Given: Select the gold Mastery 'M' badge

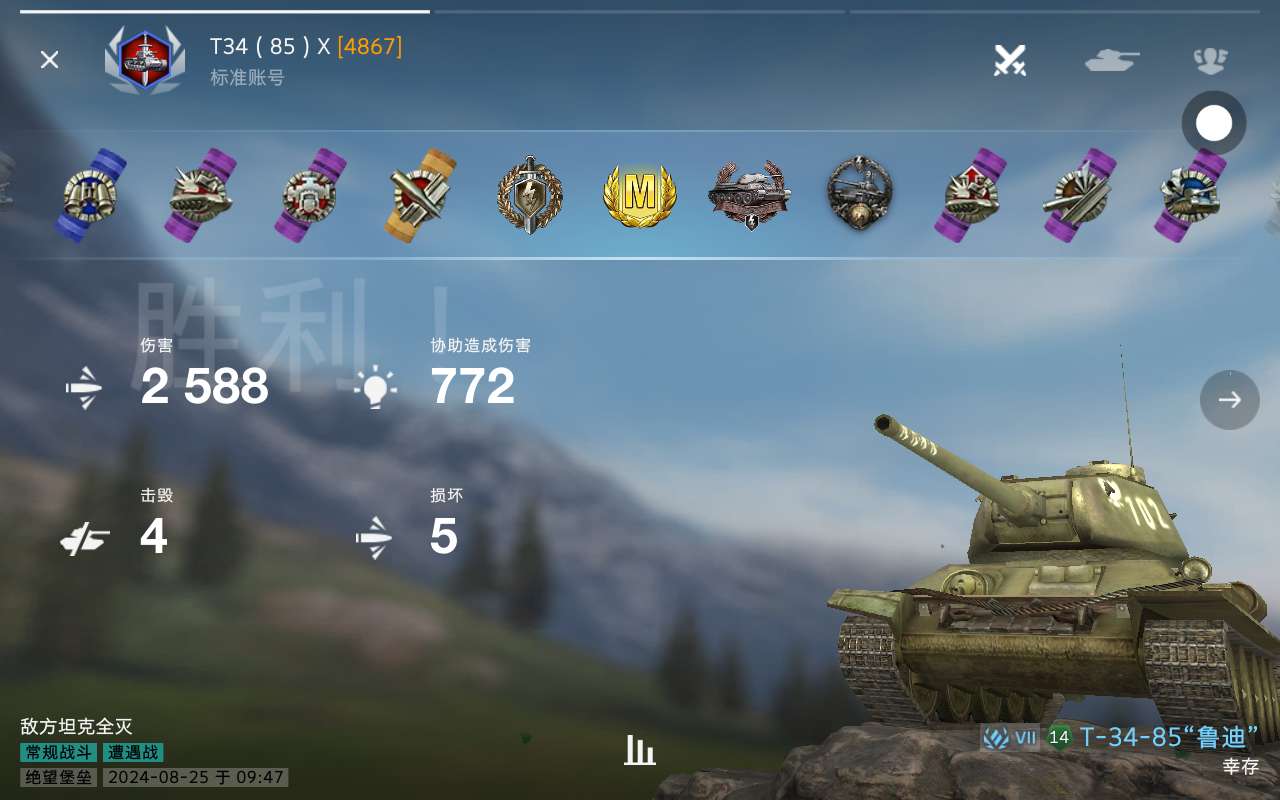Looking at the screenshot, I should click(x=640, y=194).
